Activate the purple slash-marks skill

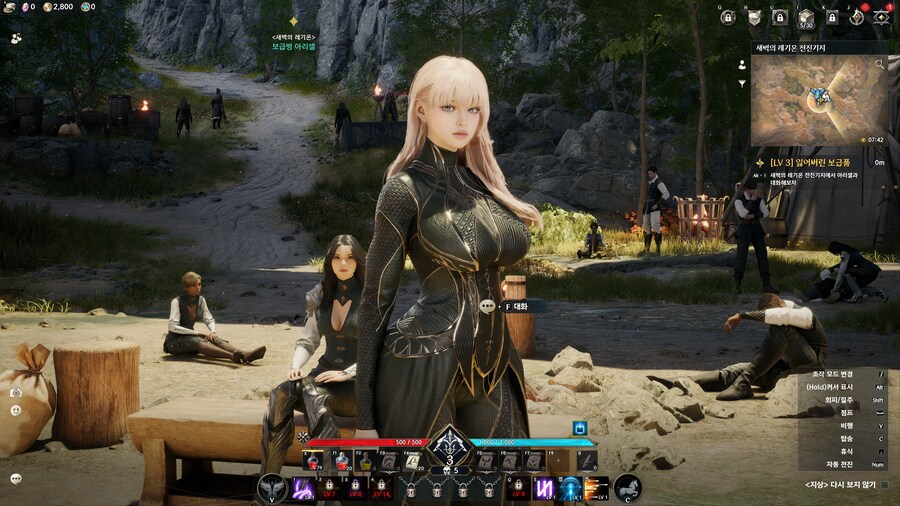(545, 489)
